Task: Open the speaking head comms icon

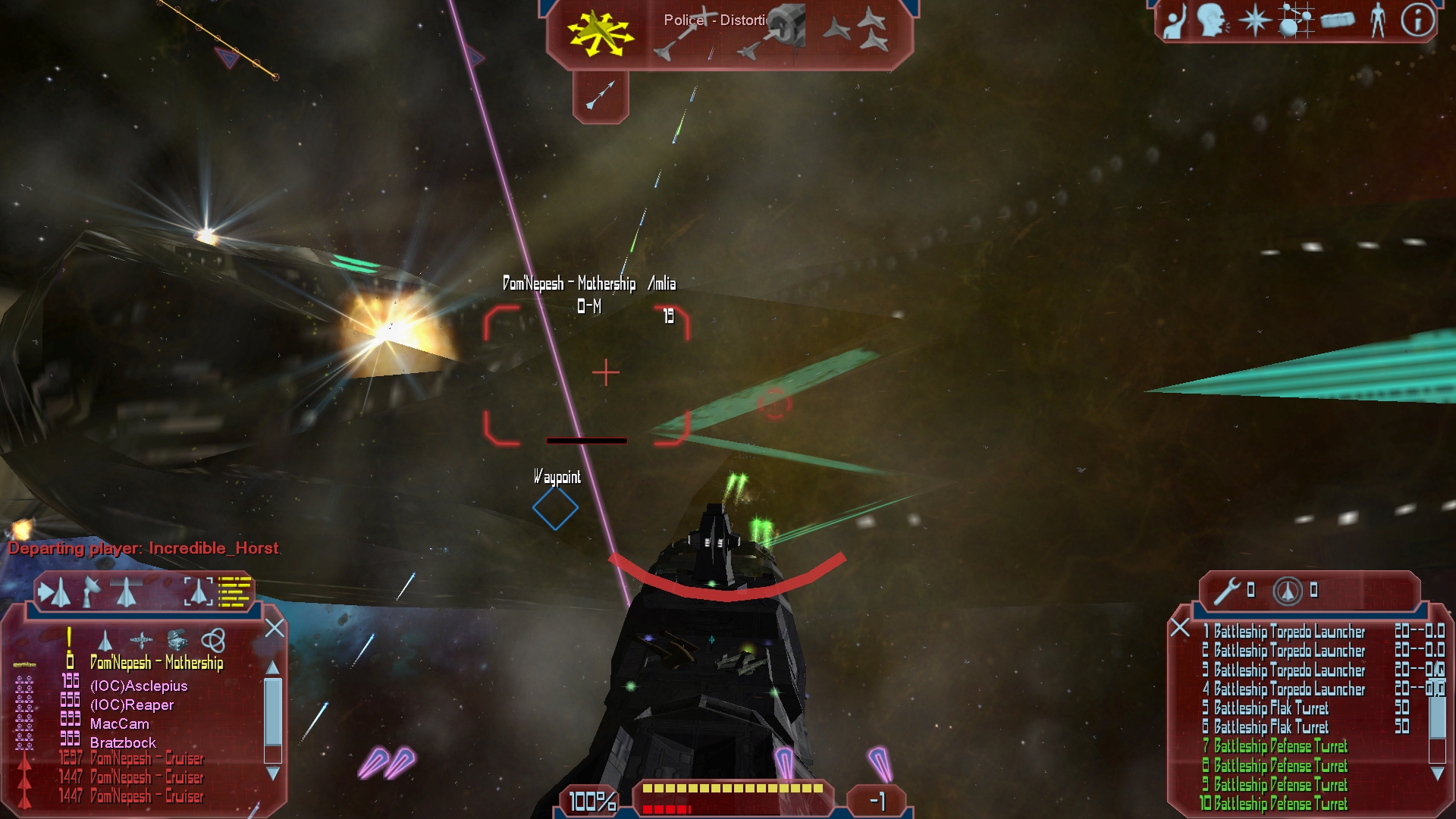Action: 1212,20
